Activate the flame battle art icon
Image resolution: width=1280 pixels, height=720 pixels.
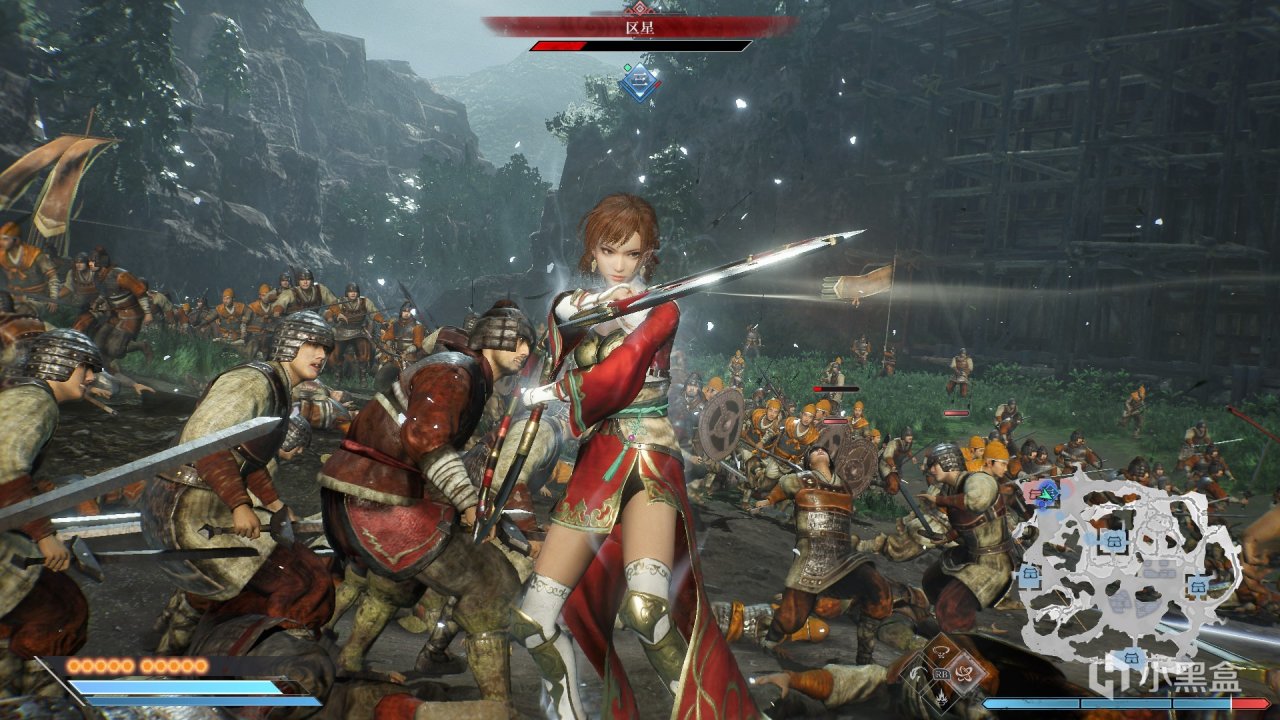(x=942, y=697)
